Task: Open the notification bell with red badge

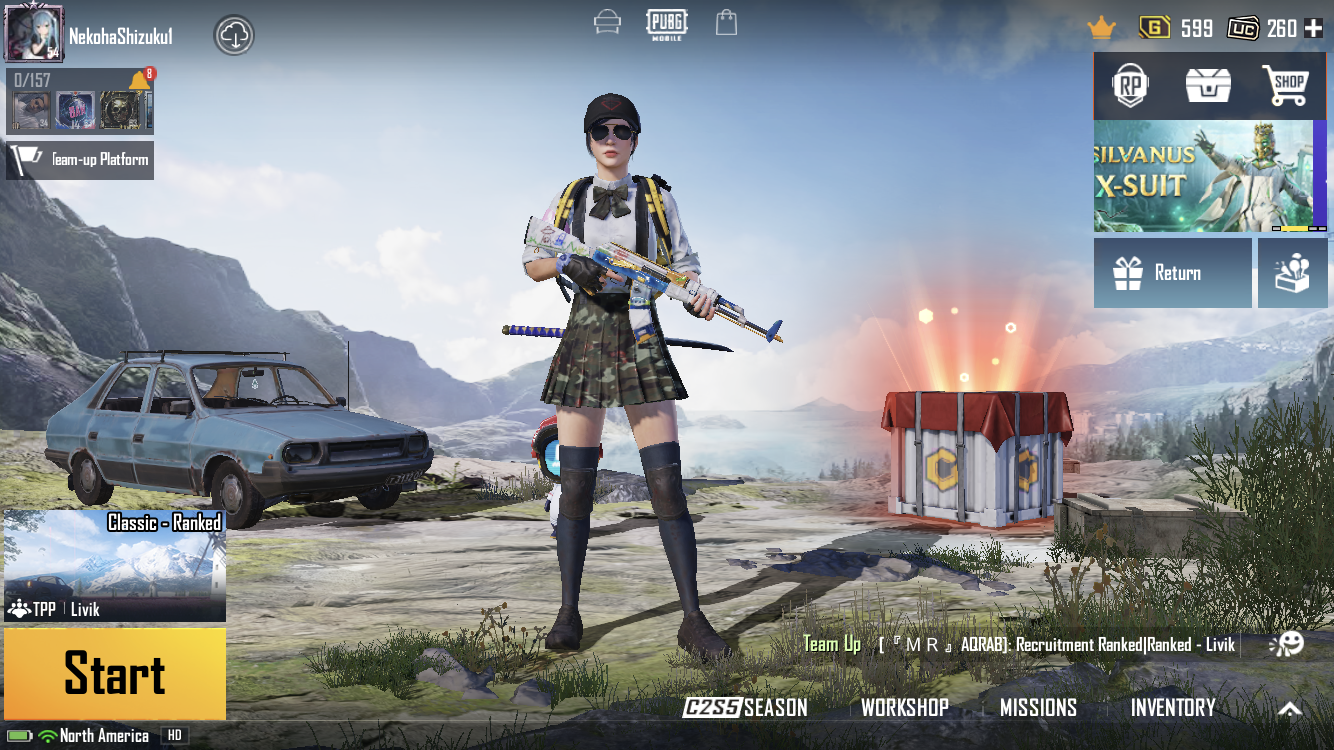Action: point(140,80)
